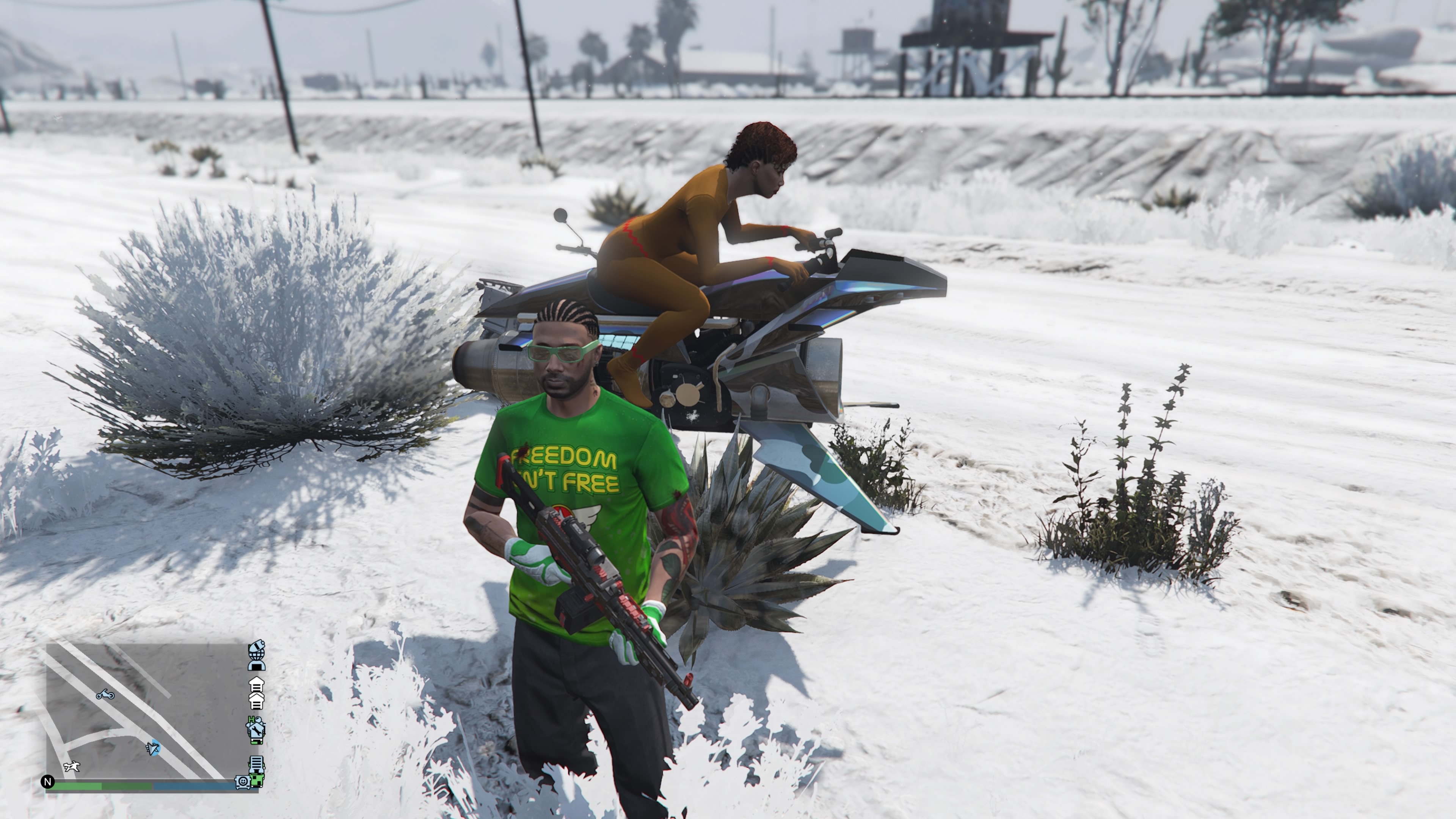Select the white flying-bike blip on the minimap
1456x819 pixels.
pyautogui.click(x=72, y=767)
